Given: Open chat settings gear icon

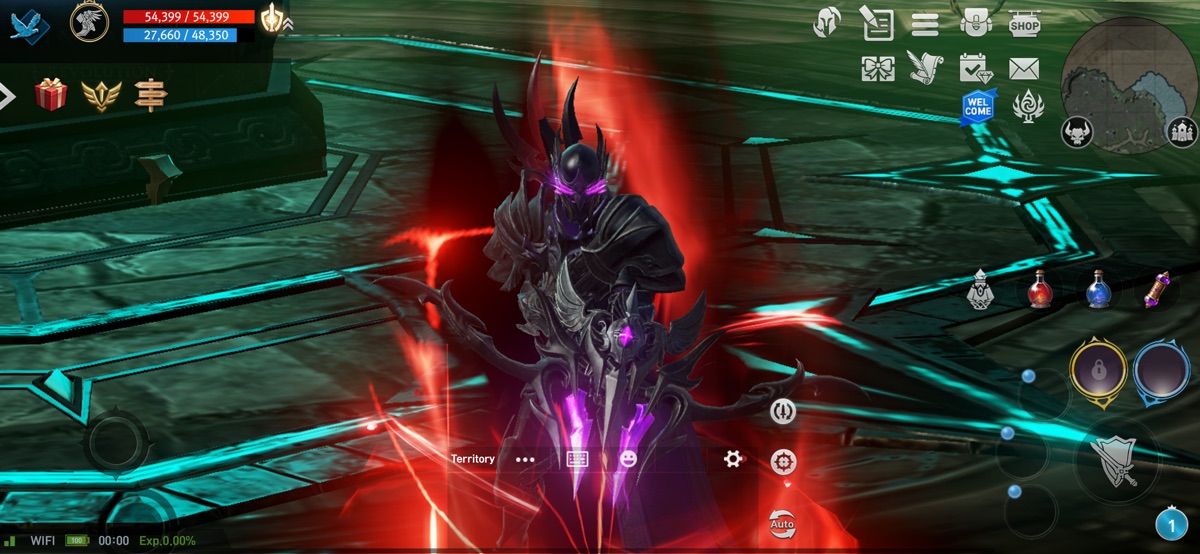Looking at the screenshot, I should pyautogui.click(x=733, y=459).
